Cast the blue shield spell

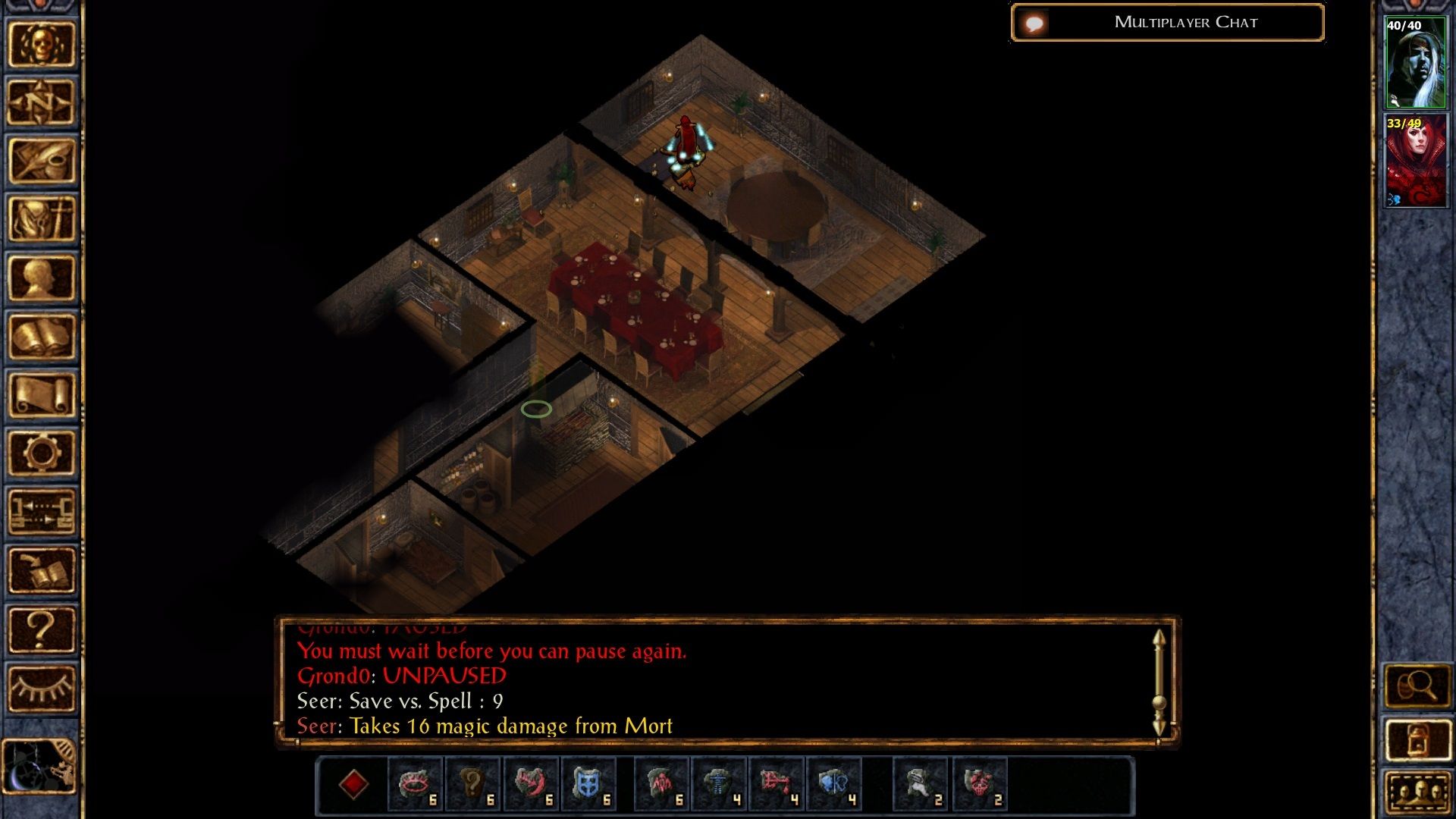coord(588,784)
